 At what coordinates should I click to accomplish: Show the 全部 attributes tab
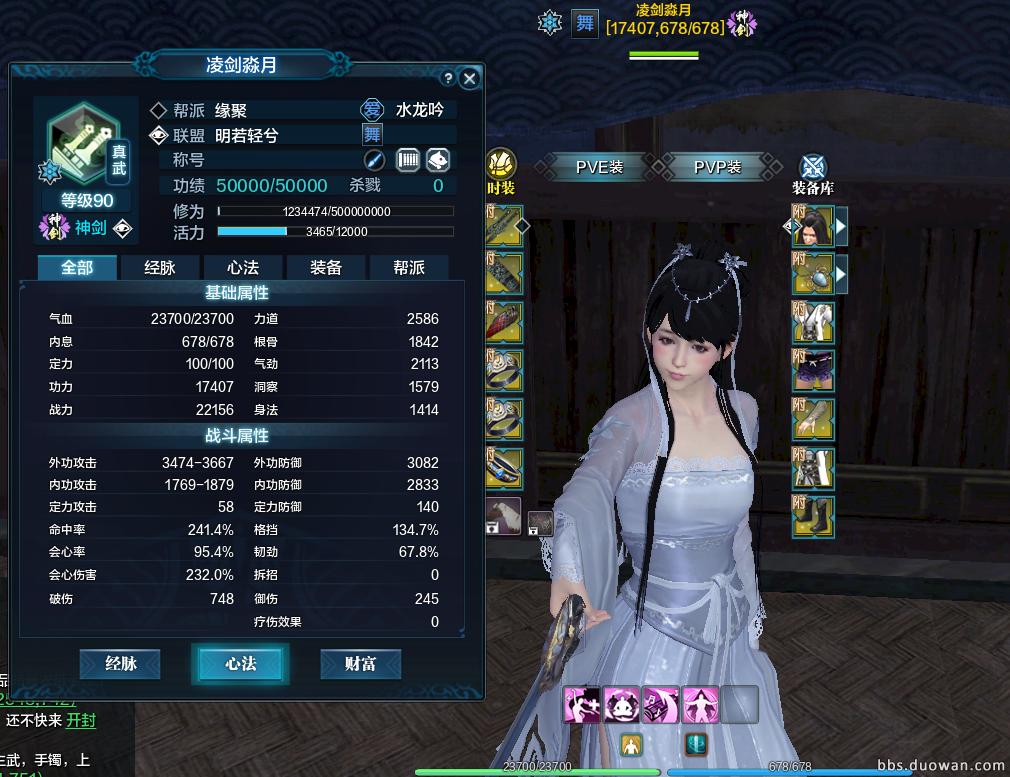coord(77,267)
